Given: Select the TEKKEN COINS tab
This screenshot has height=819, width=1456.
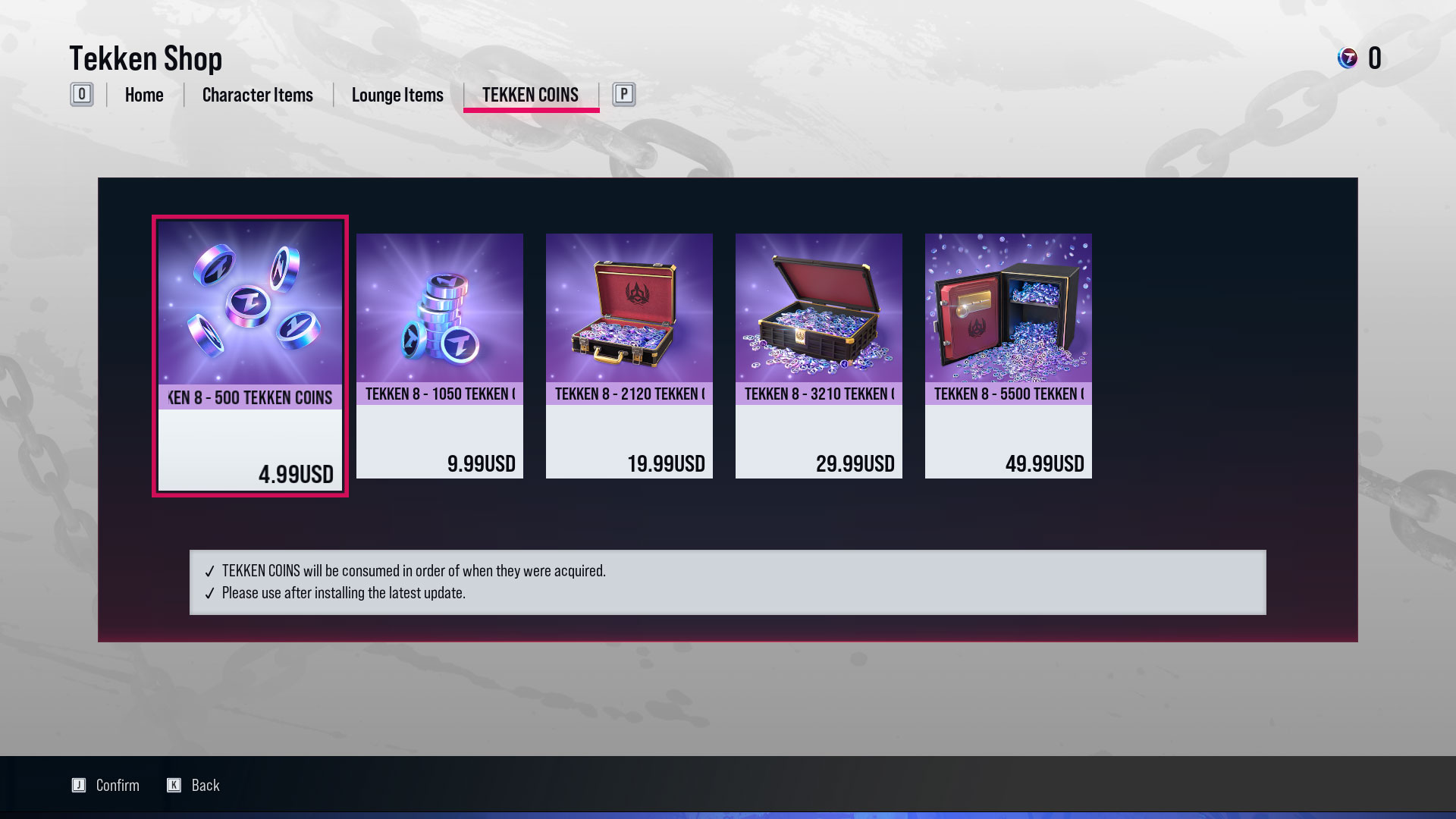Looking at the screenshot, I should tap(530, 95).
